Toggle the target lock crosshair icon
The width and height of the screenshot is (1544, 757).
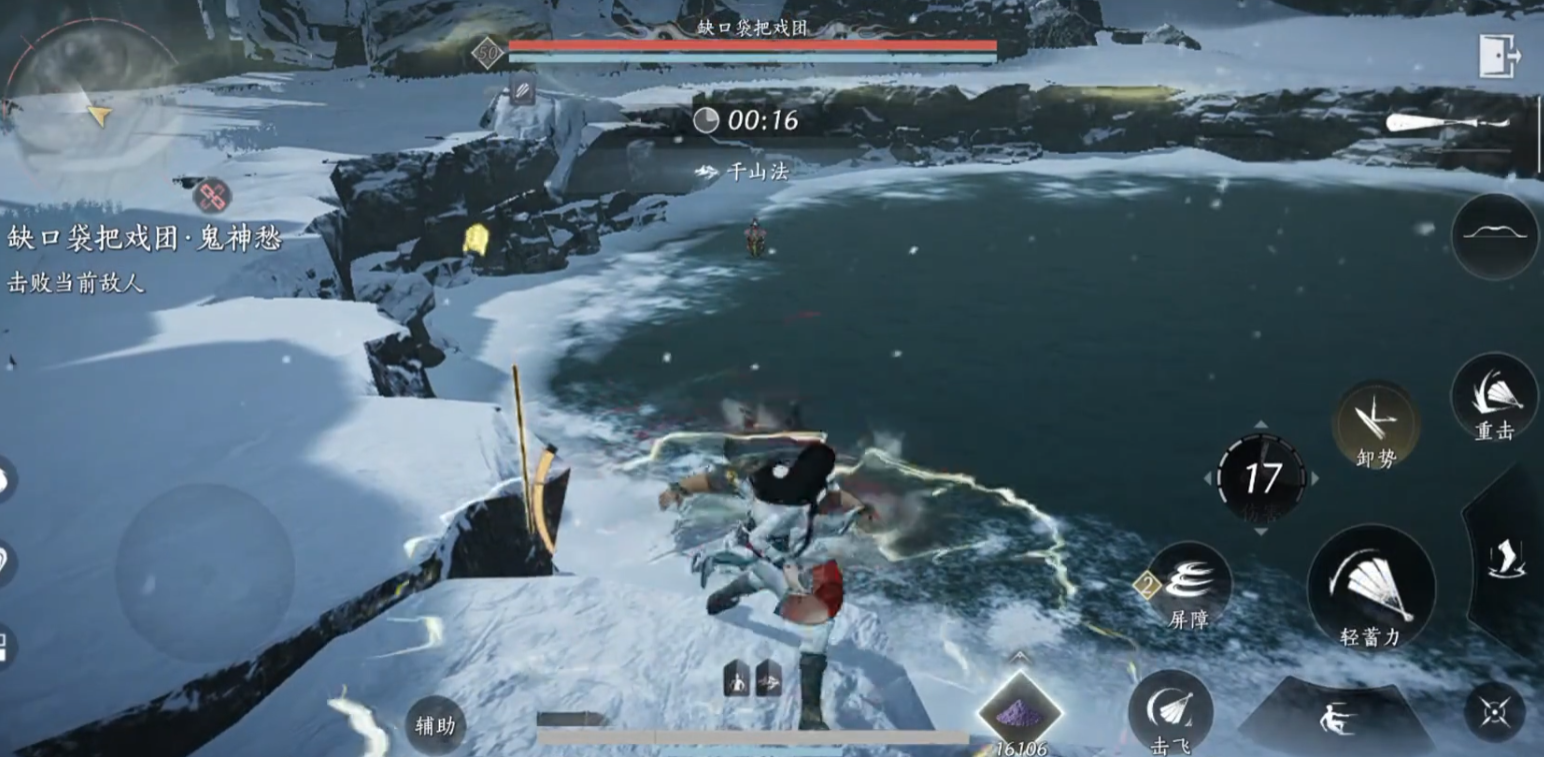tap(1494, 711)
